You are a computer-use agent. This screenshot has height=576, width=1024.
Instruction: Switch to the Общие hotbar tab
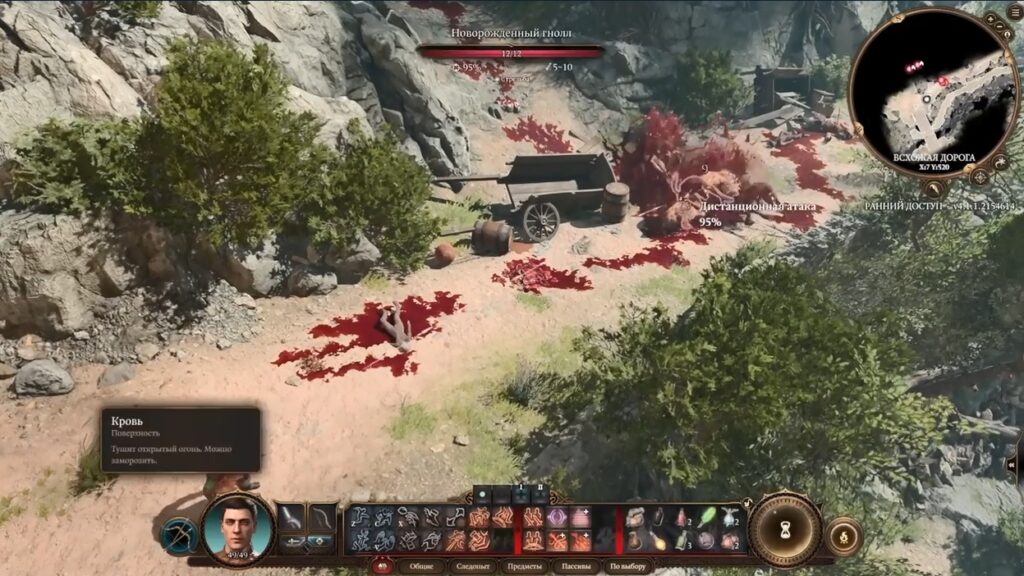(x=421, y=567)
